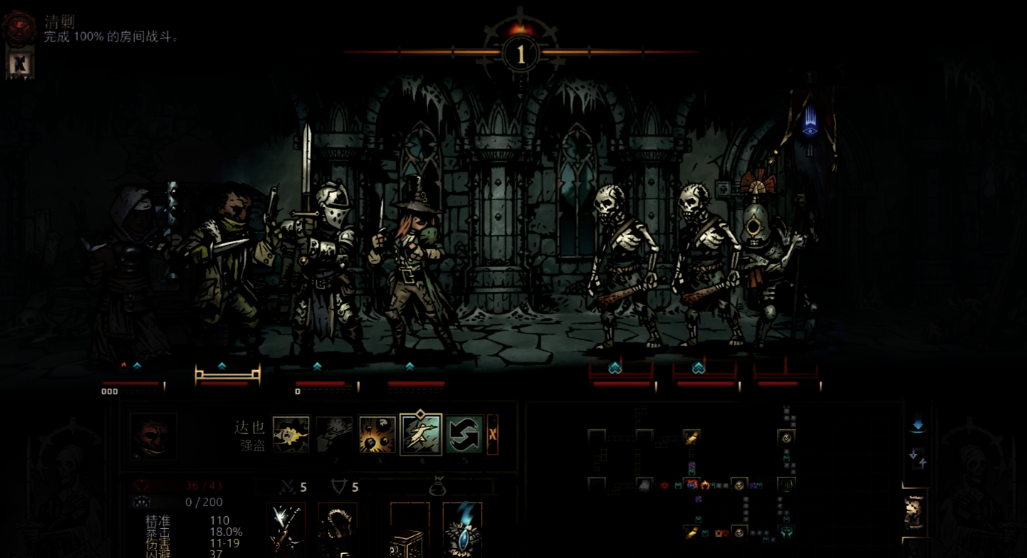This screenshot has width=1027, height=558.
Task: Inspect the equipped armor slot
Action: (338, 525)
